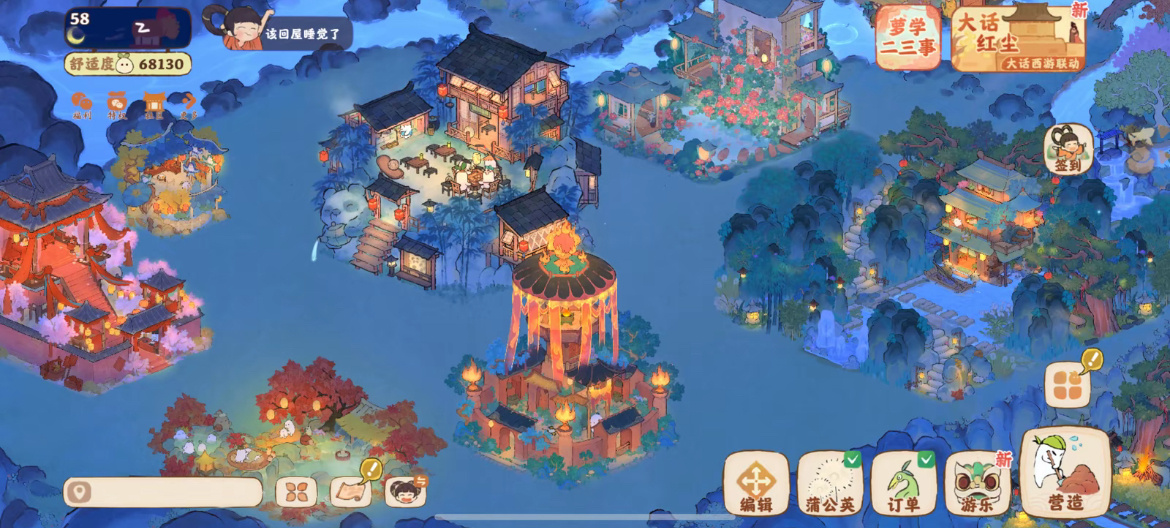Open the four-square grid menu with alert
The image size is (1170, 528).
[x=1066, y=384]
